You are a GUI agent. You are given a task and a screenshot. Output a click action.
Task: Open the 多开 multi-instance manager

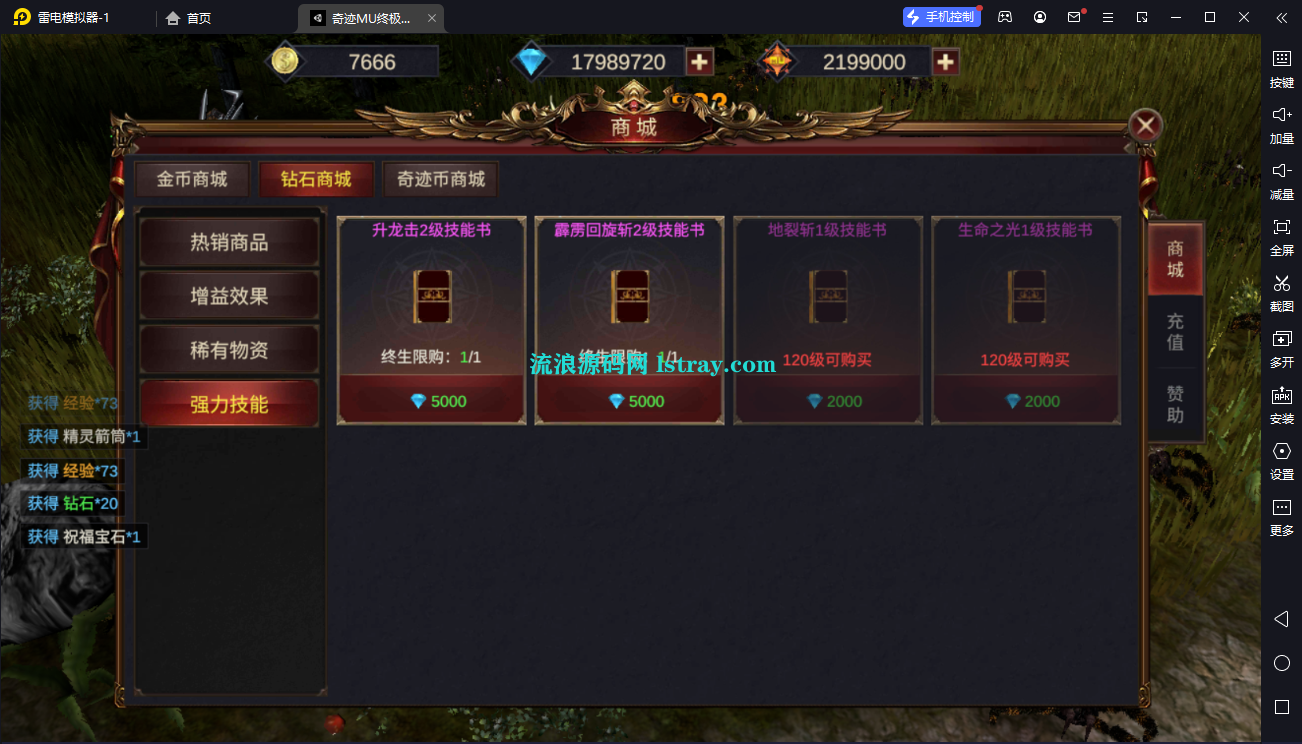[1281, 350]
